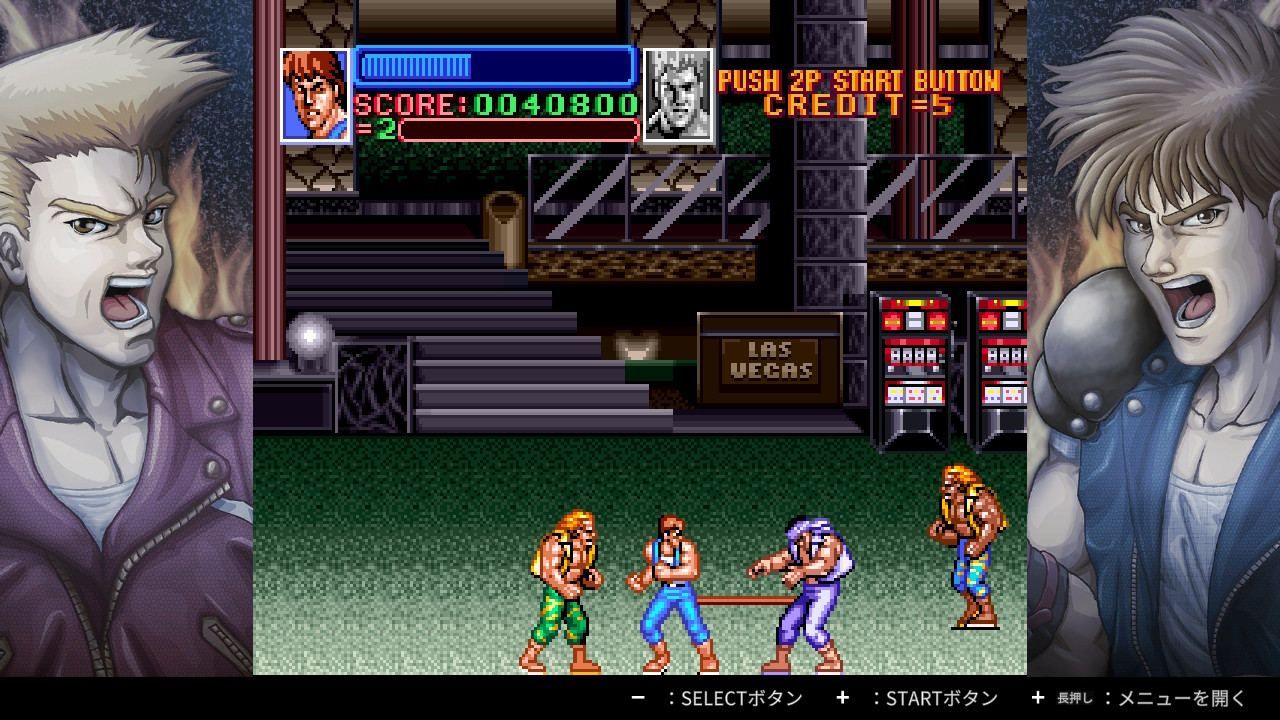Click the SCORE:0040800 display
This screenshot has height=720, width=1280.
click(x=495, y=102)
